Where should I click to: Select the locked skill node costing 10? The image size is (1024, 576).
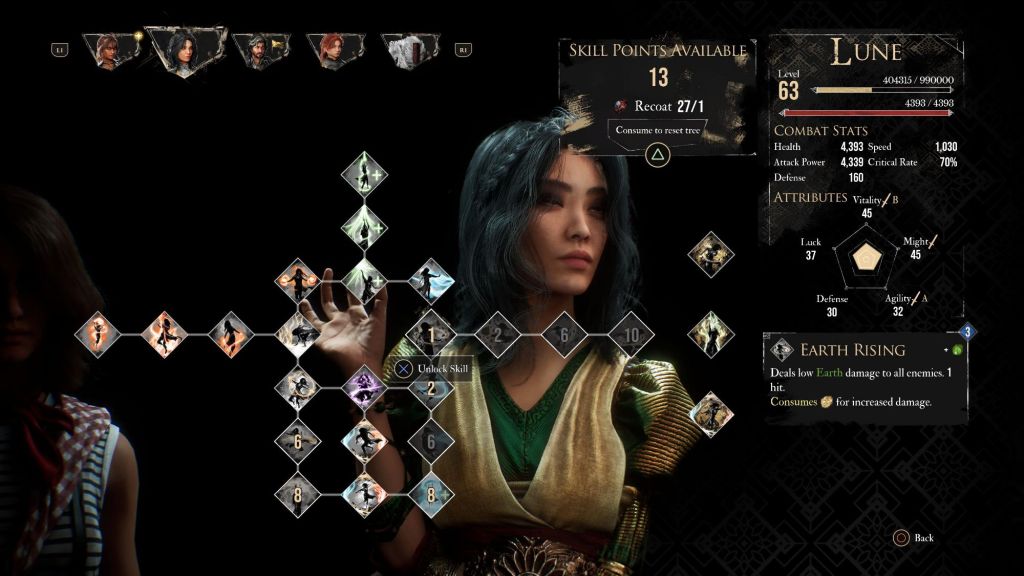[x=630, y=335]
